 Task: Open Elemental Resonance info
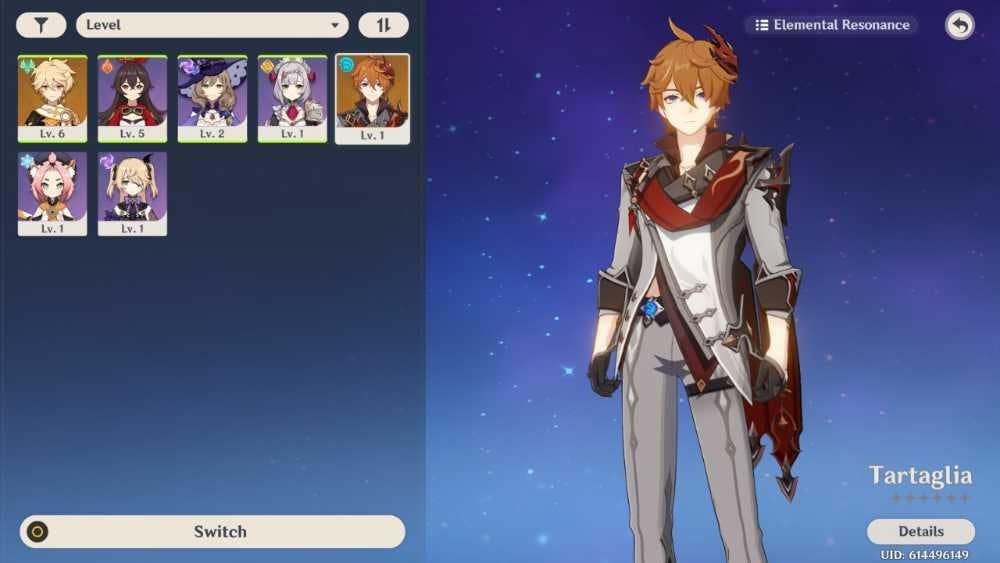832,25
